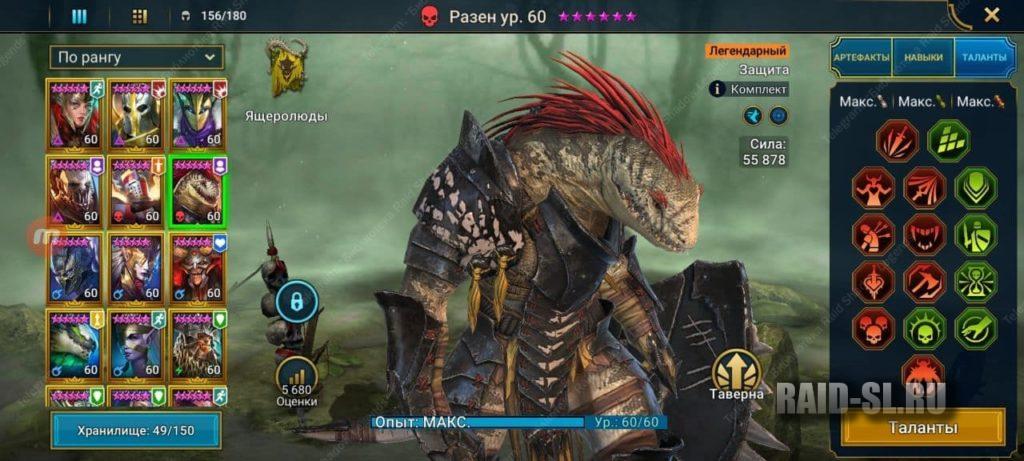Switch to the Артефакты tab

[x=861, y=58]
